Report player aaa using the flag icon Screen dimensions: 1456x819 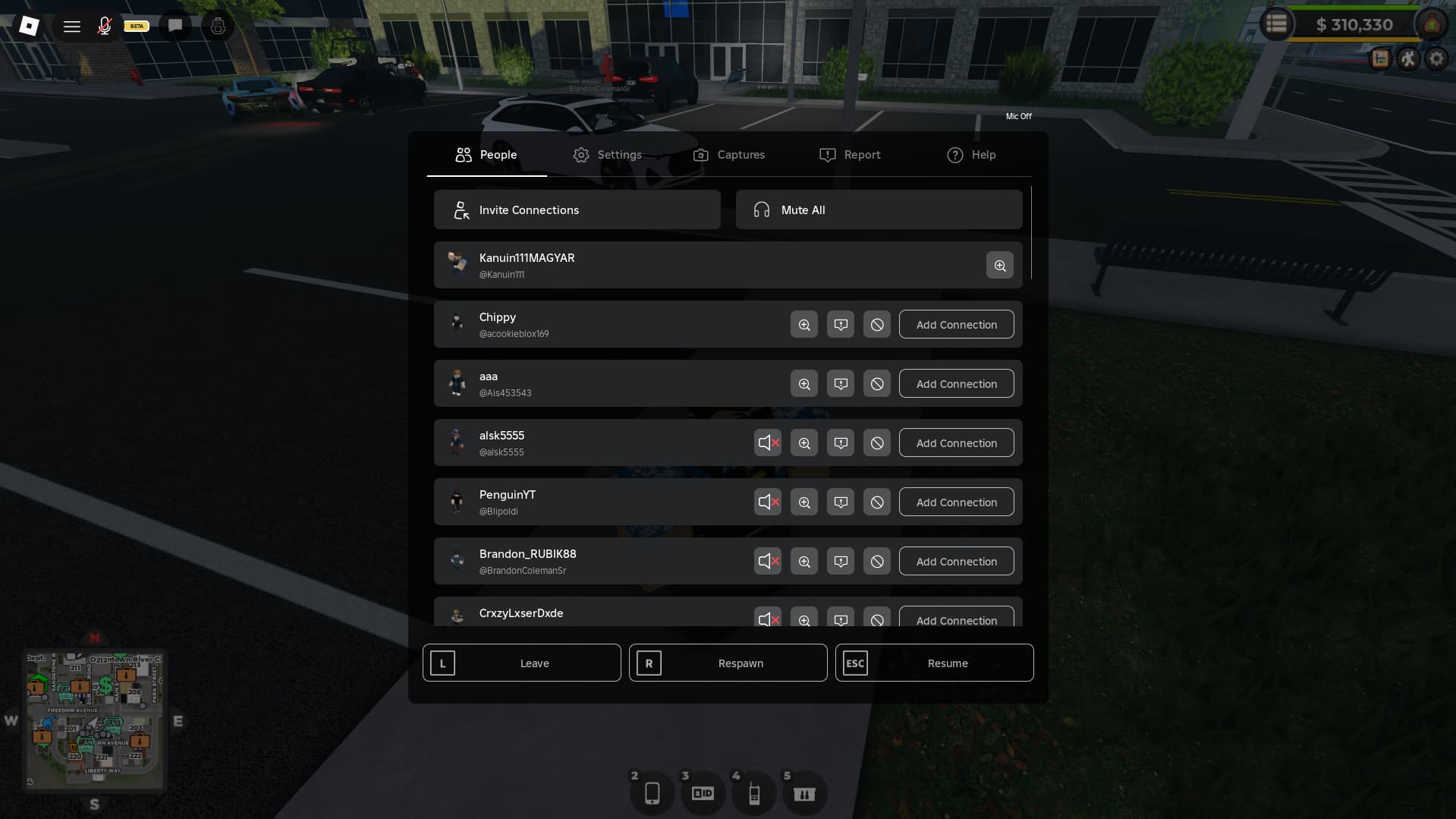840,383
